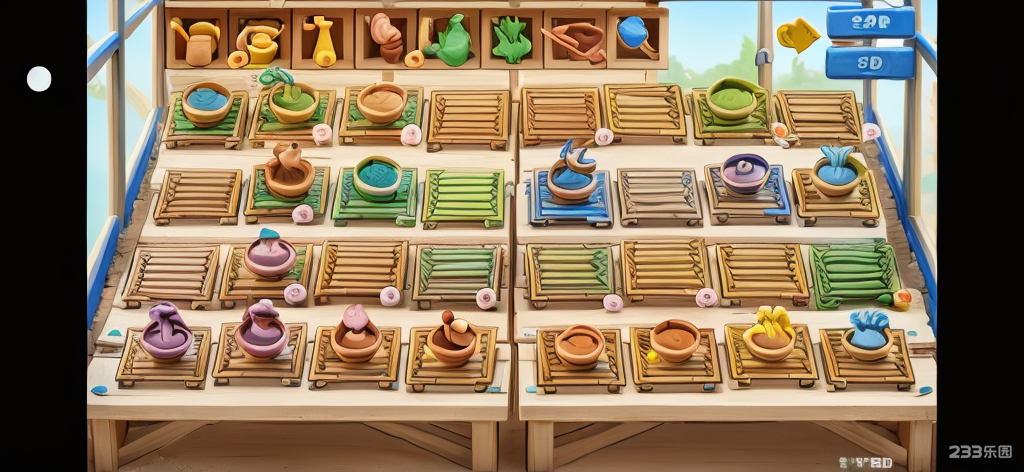1024x472 pixels.
Task: Select the yellow vase shelf slot
Action: pos(322,40)
